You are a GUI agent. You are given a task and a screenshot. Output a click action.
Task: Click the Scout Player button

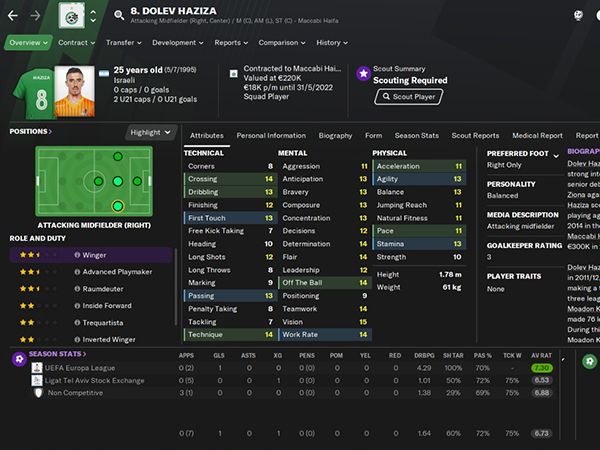tap(408, 97)
